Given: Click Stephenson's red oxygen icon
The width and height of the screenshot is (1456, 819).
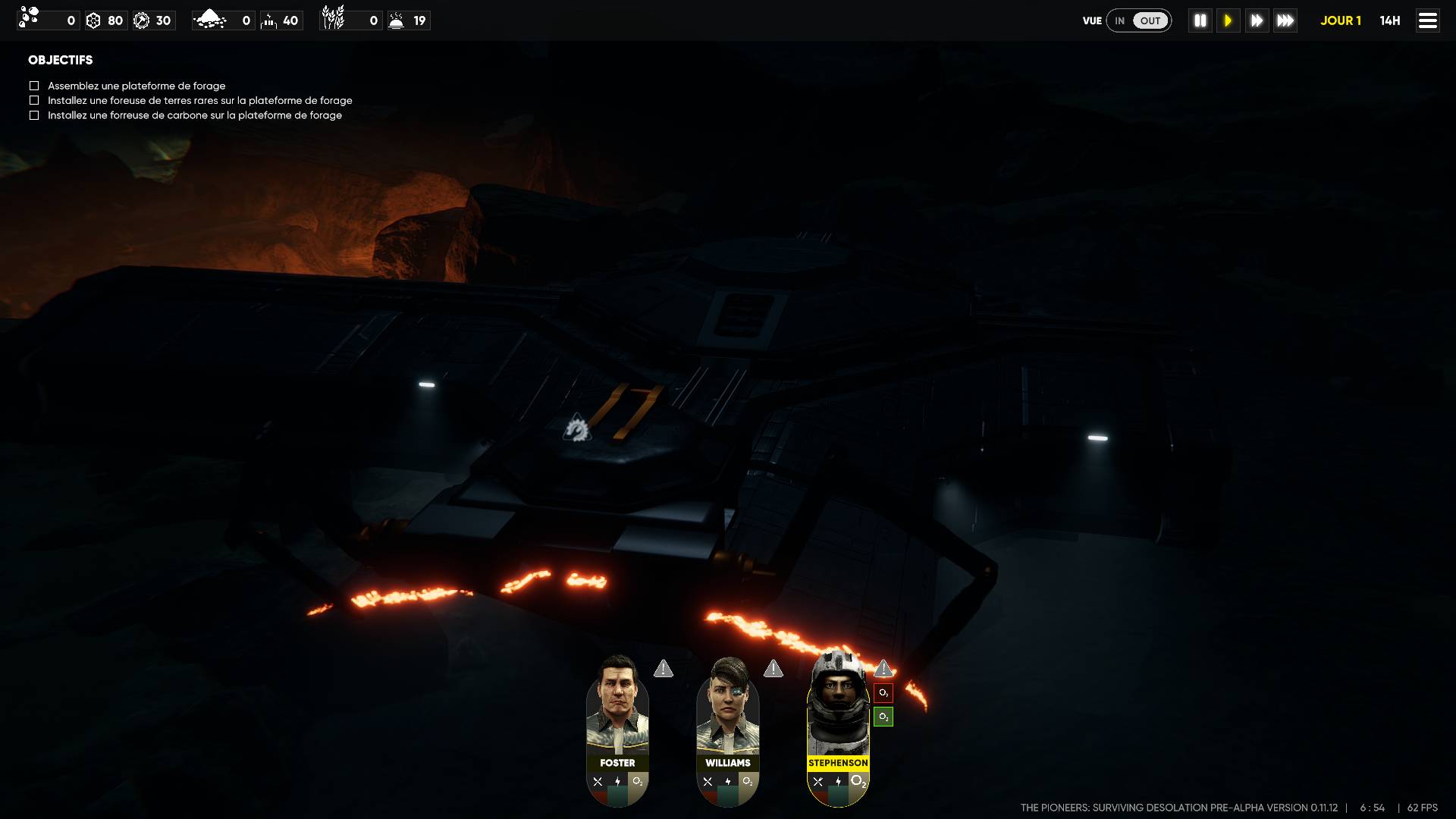Looking at the screenshot, I should pyautogui.click(x=883, y=693).
